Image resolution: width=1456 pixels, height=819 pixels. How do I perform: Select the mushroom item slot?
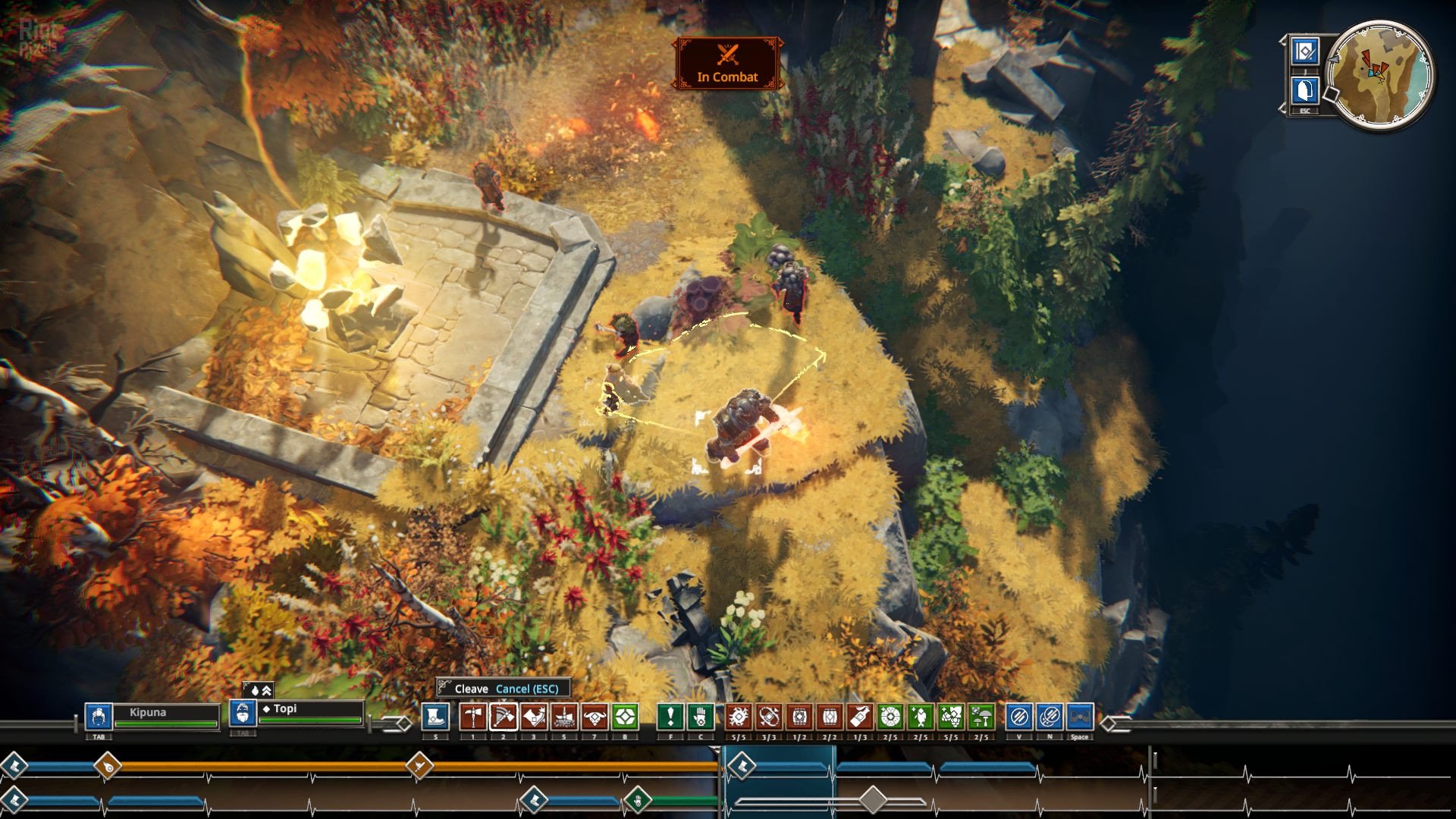(981, 717)
